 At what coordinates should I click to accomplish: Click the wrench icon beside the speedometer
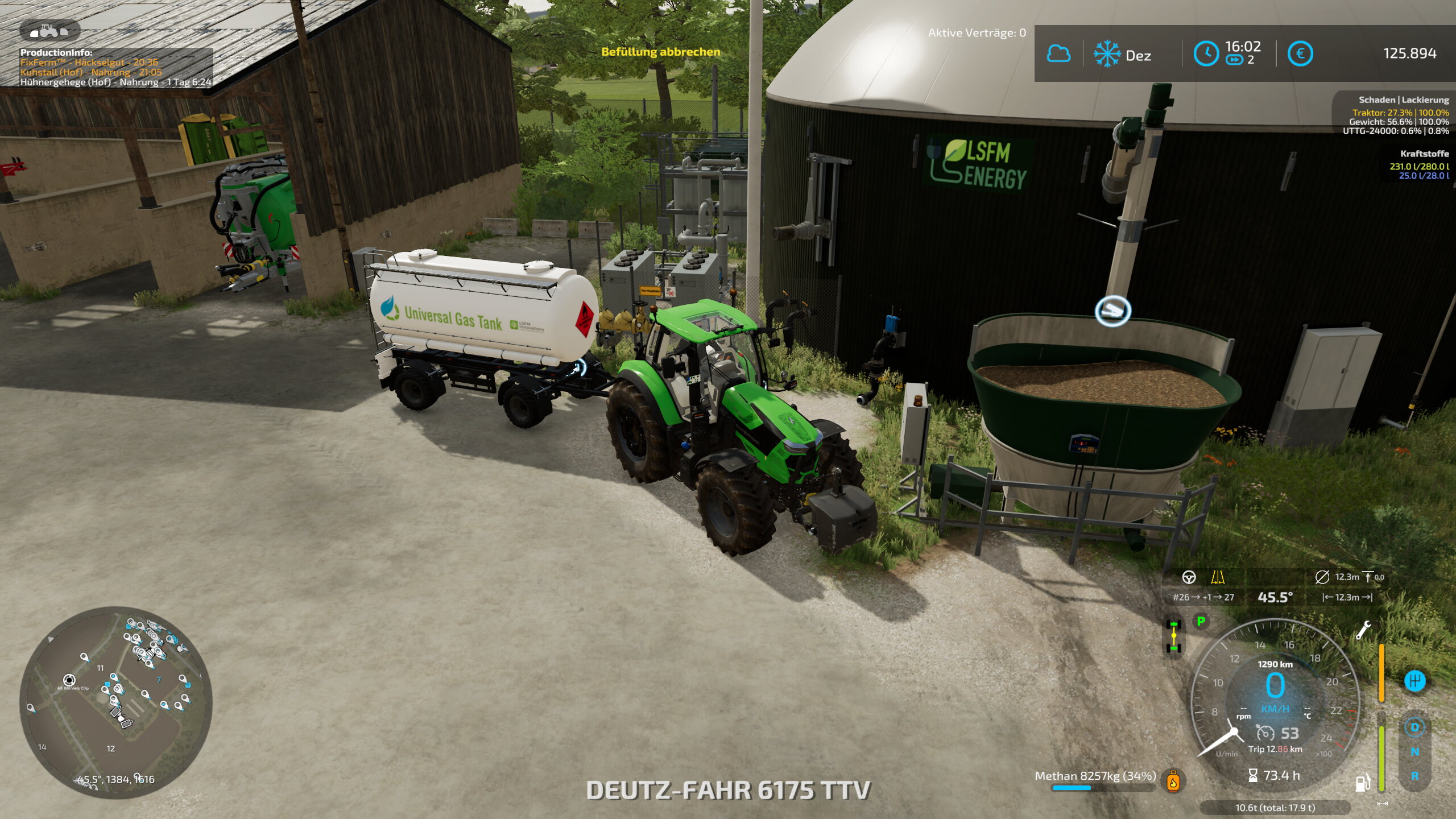[1363, 630]
